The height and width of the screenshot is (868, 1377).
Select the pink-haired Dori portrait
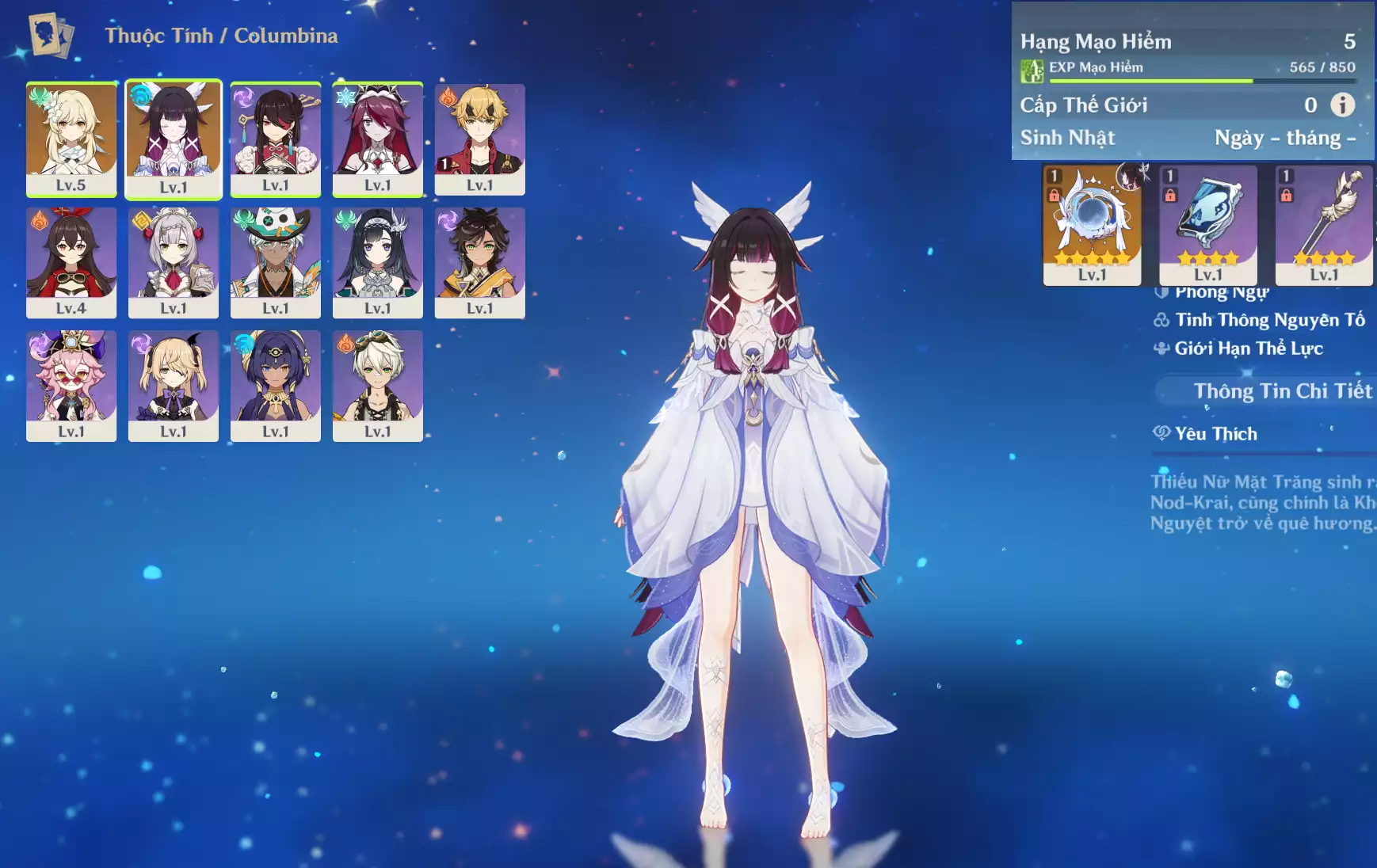coord(71,385)
